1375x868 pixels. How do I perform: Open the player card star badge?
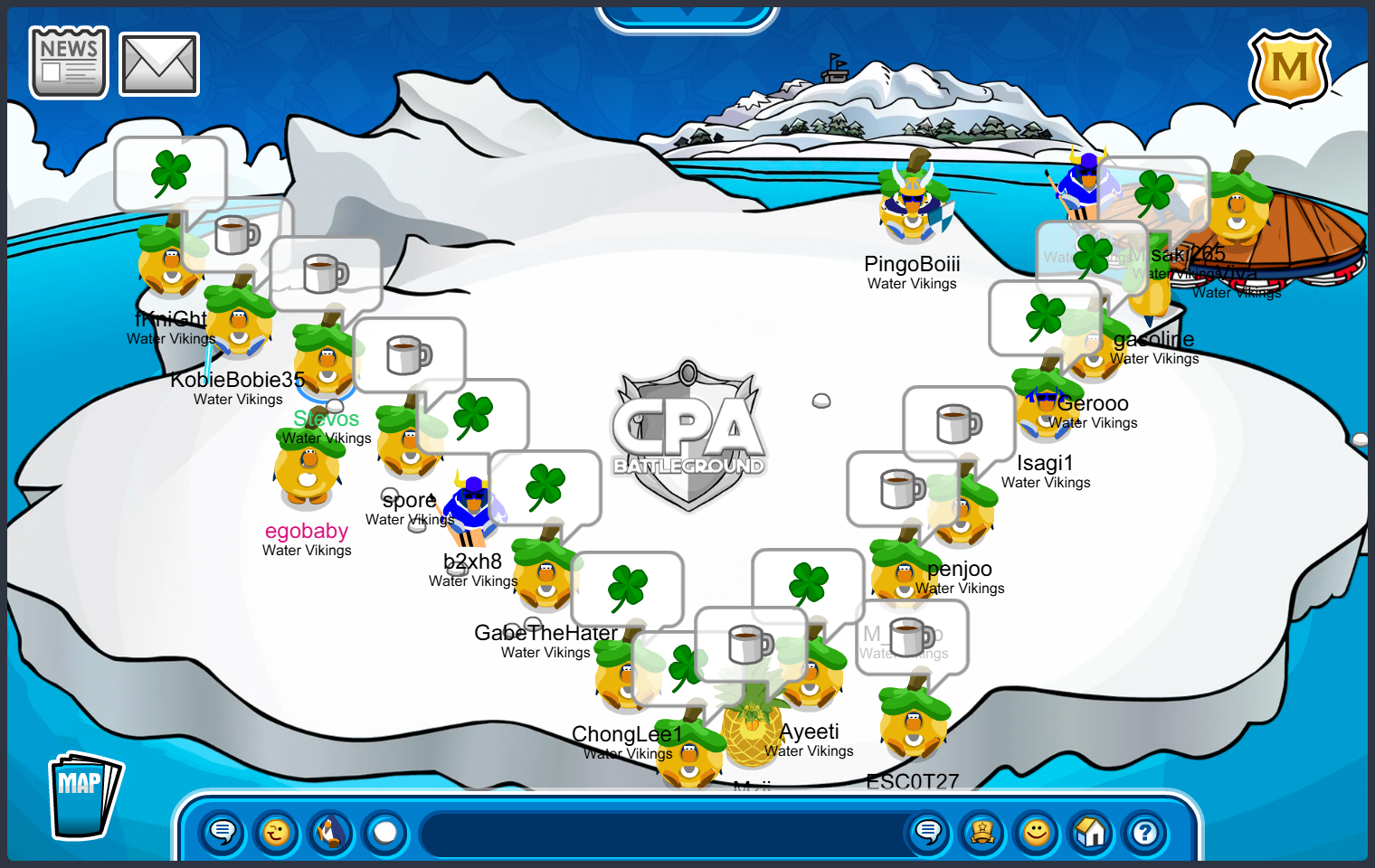982,832
